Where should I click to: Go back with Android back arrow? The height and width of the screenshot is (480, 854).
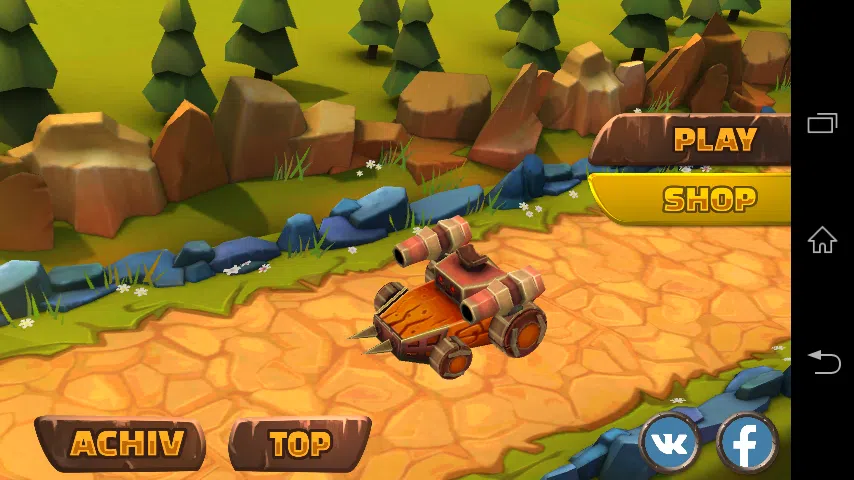pyautogui.click(x=822, y=361)
